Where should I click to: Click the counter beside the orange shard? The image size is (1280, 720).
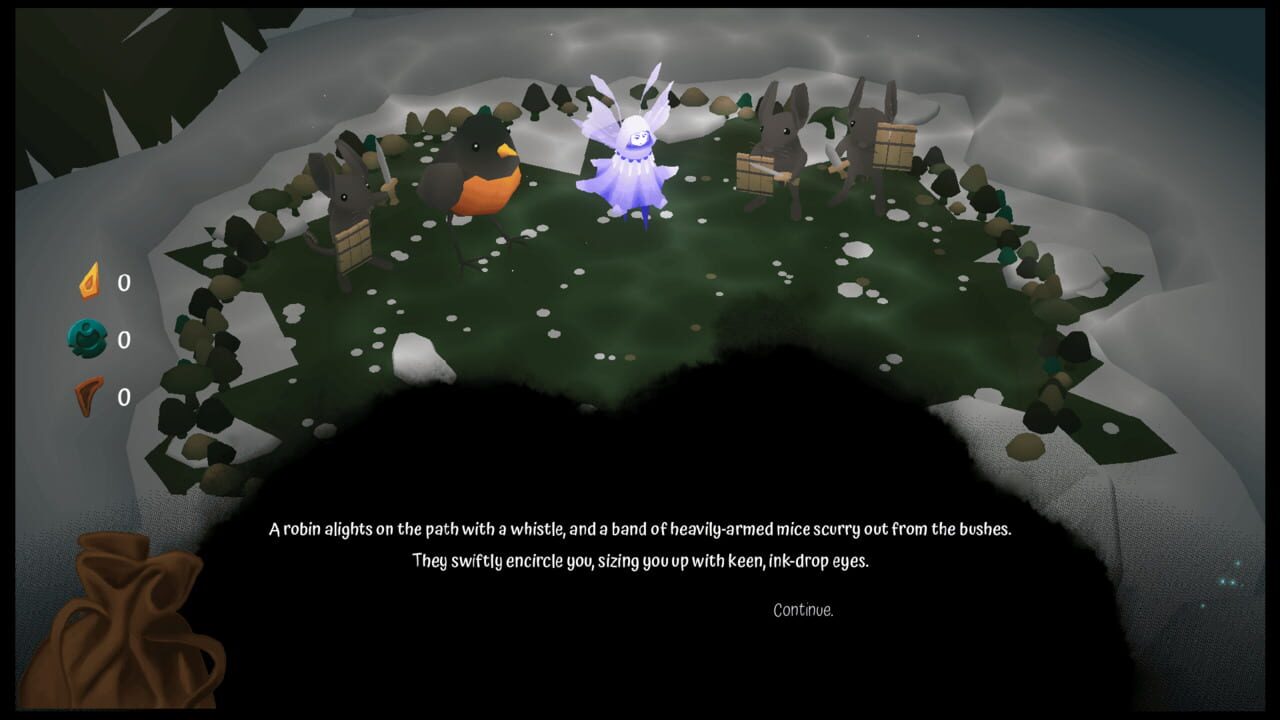[x=122, y=283]
